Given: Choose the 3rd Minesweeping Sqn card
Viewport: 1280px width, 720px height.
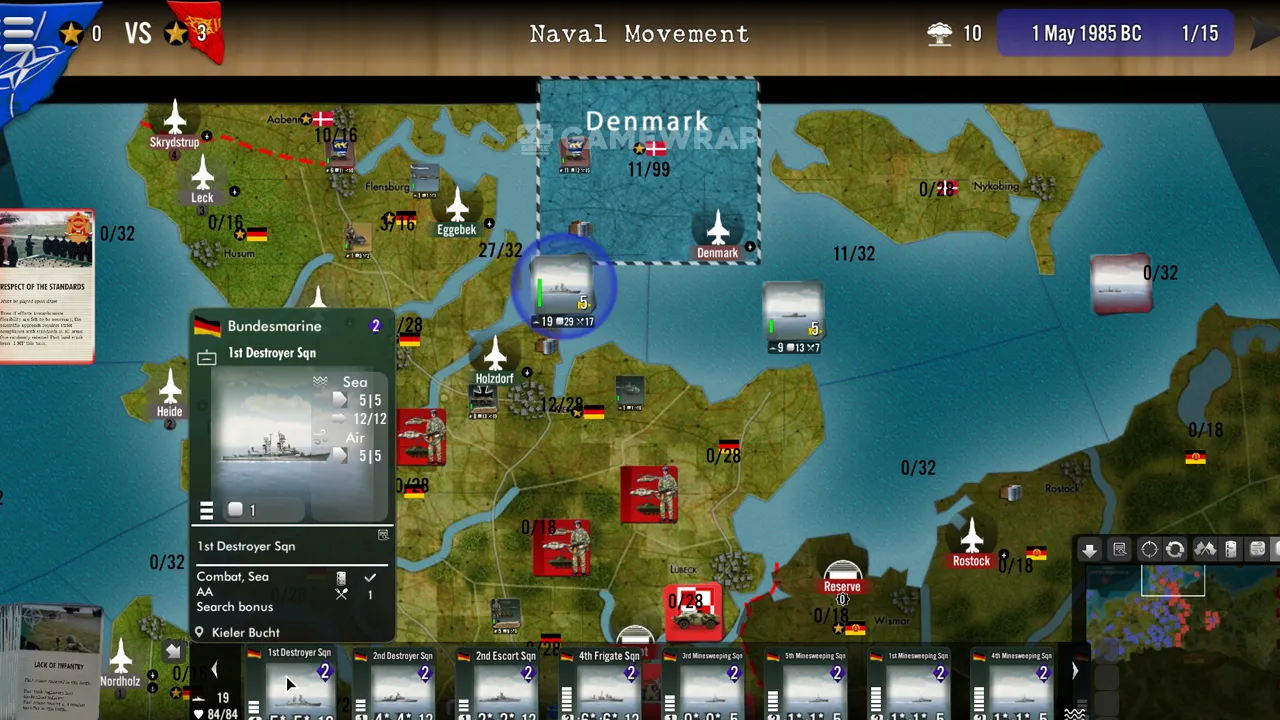Looking at the screenshot, I should 711,684.
